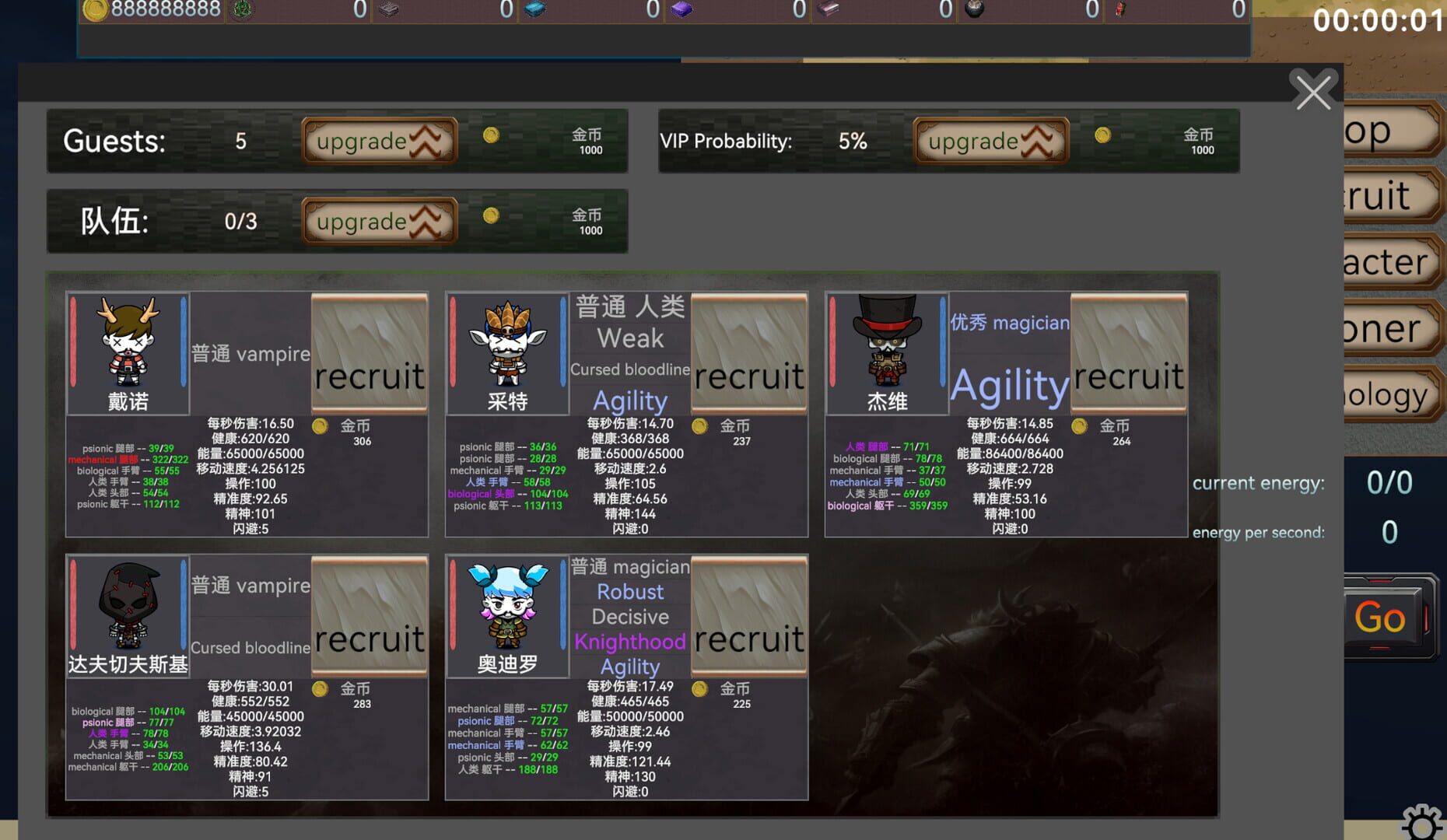1447x840 pixels.
Task: Click the green emblem resource icon in the top bar
Action: click(242, 10)
